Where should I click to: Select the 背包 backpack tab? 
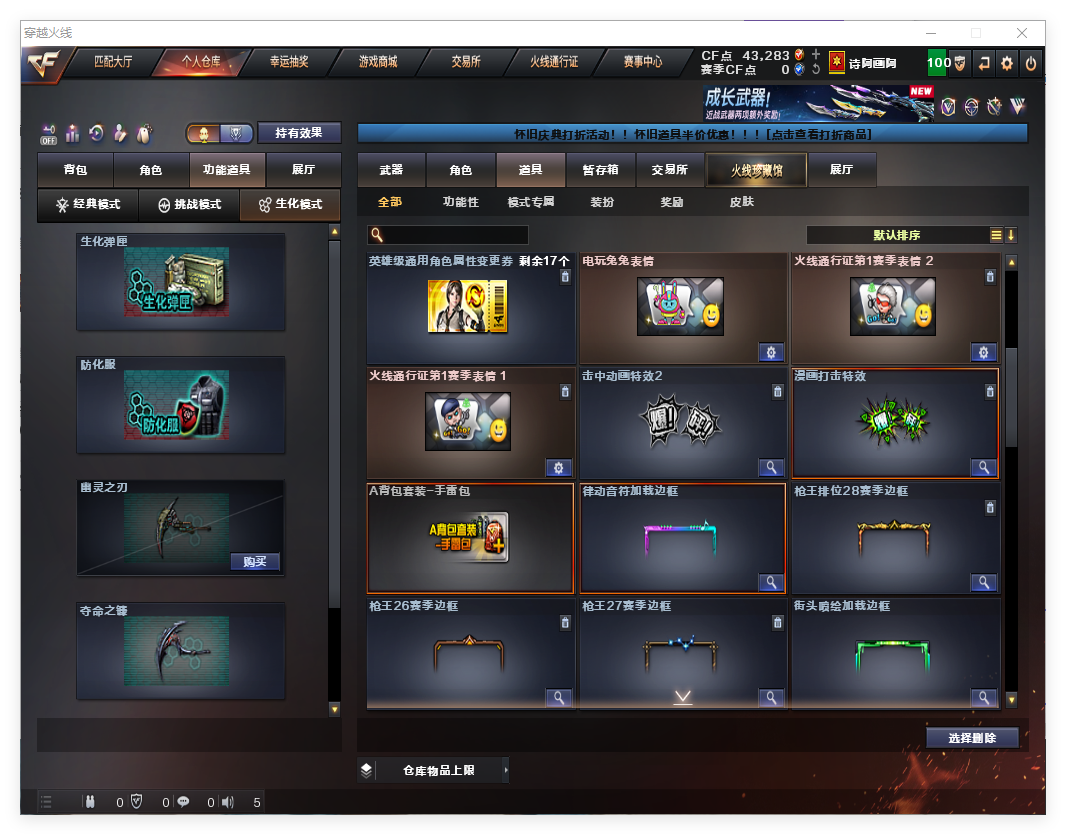click(x=75, y=170)
